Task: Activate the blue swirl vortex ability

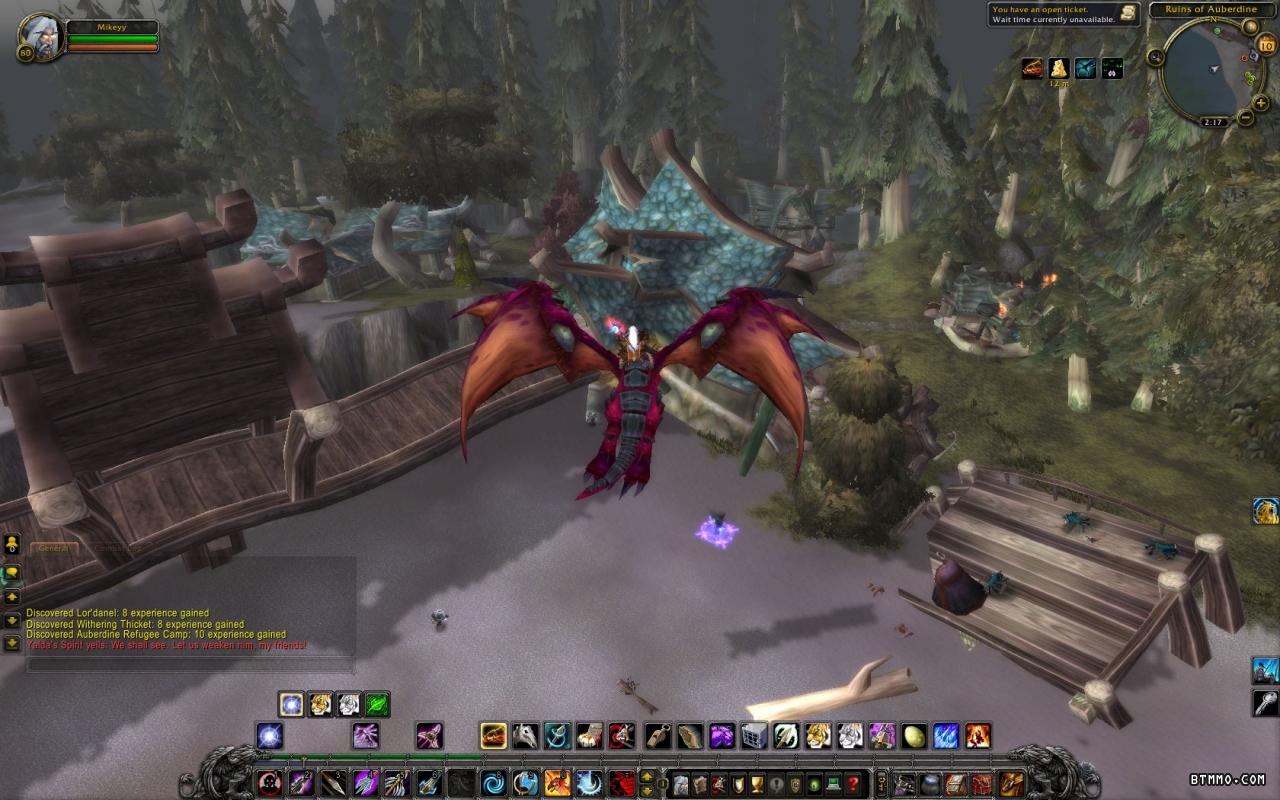Action: pos(493,783)
